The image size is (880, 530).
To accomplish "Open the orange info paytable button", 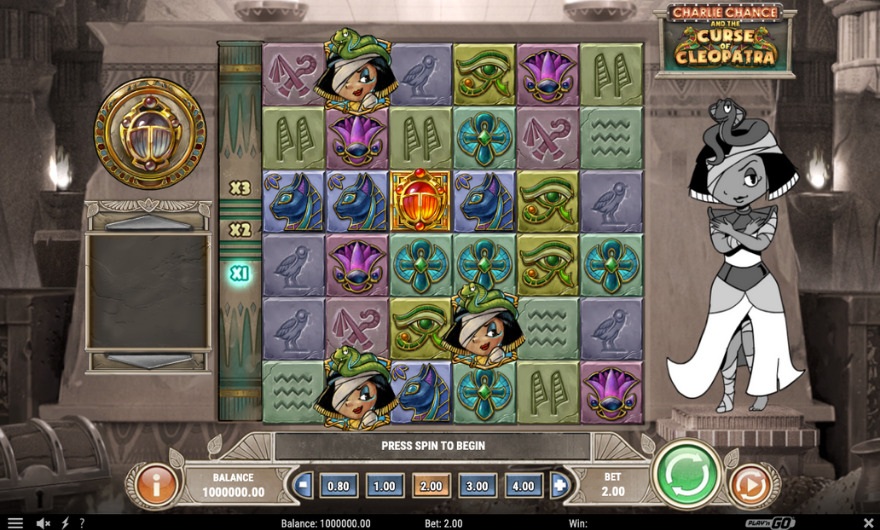I will coord(155,485).
